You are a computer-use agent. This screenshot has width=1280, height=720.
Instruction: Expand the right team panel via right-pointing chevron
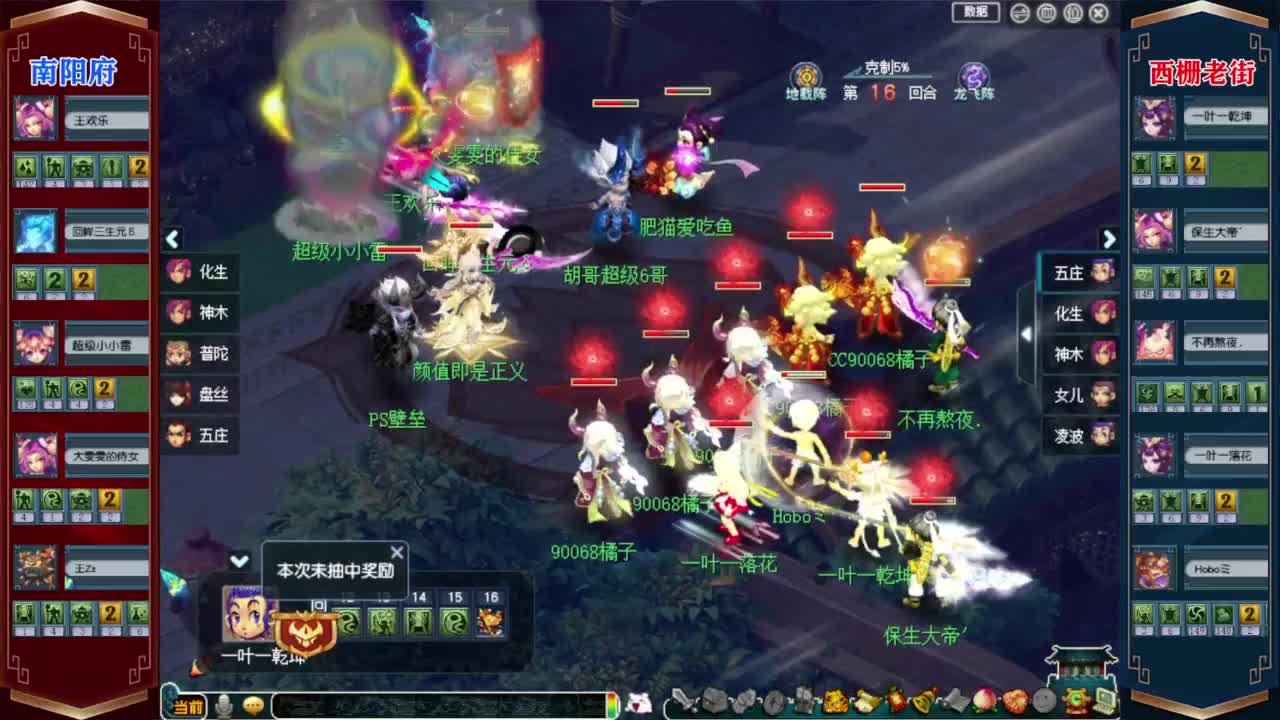tap(1110, 240)
